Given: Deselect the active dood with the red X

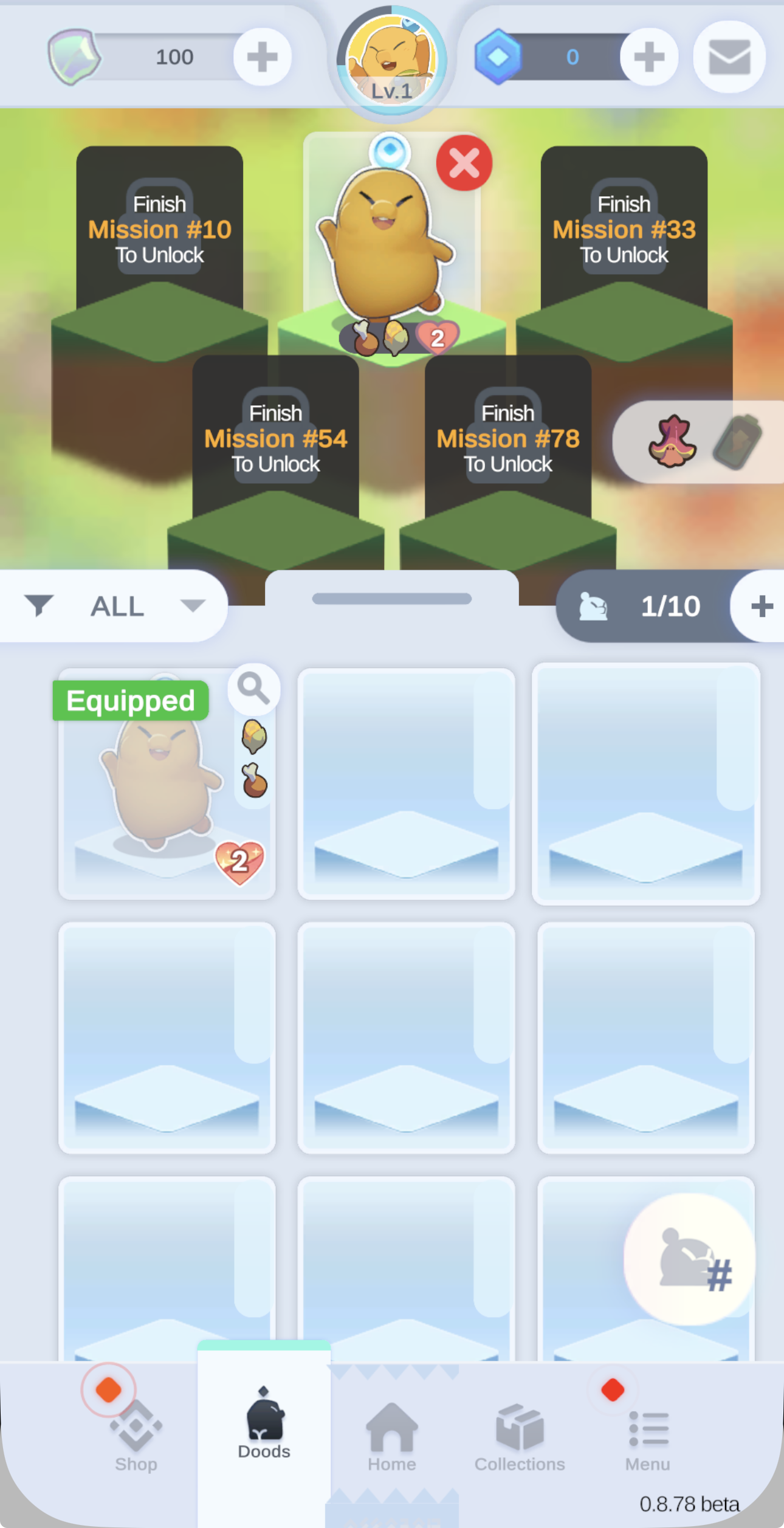Looking at the screenshot, I should 464,162.
